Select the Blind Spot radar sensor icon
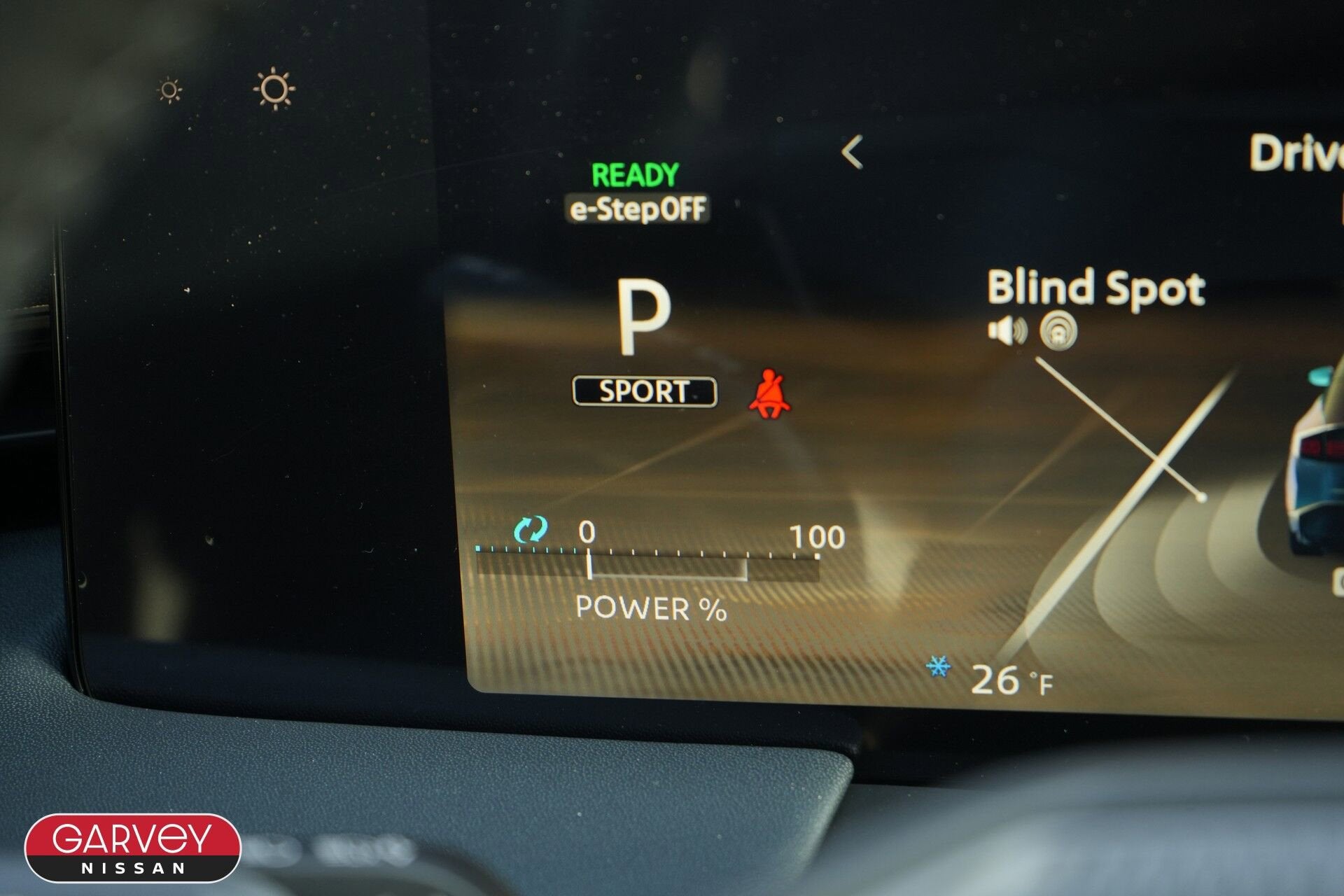The height and width of the screenshot is (896, 1344). [1058, 330]
